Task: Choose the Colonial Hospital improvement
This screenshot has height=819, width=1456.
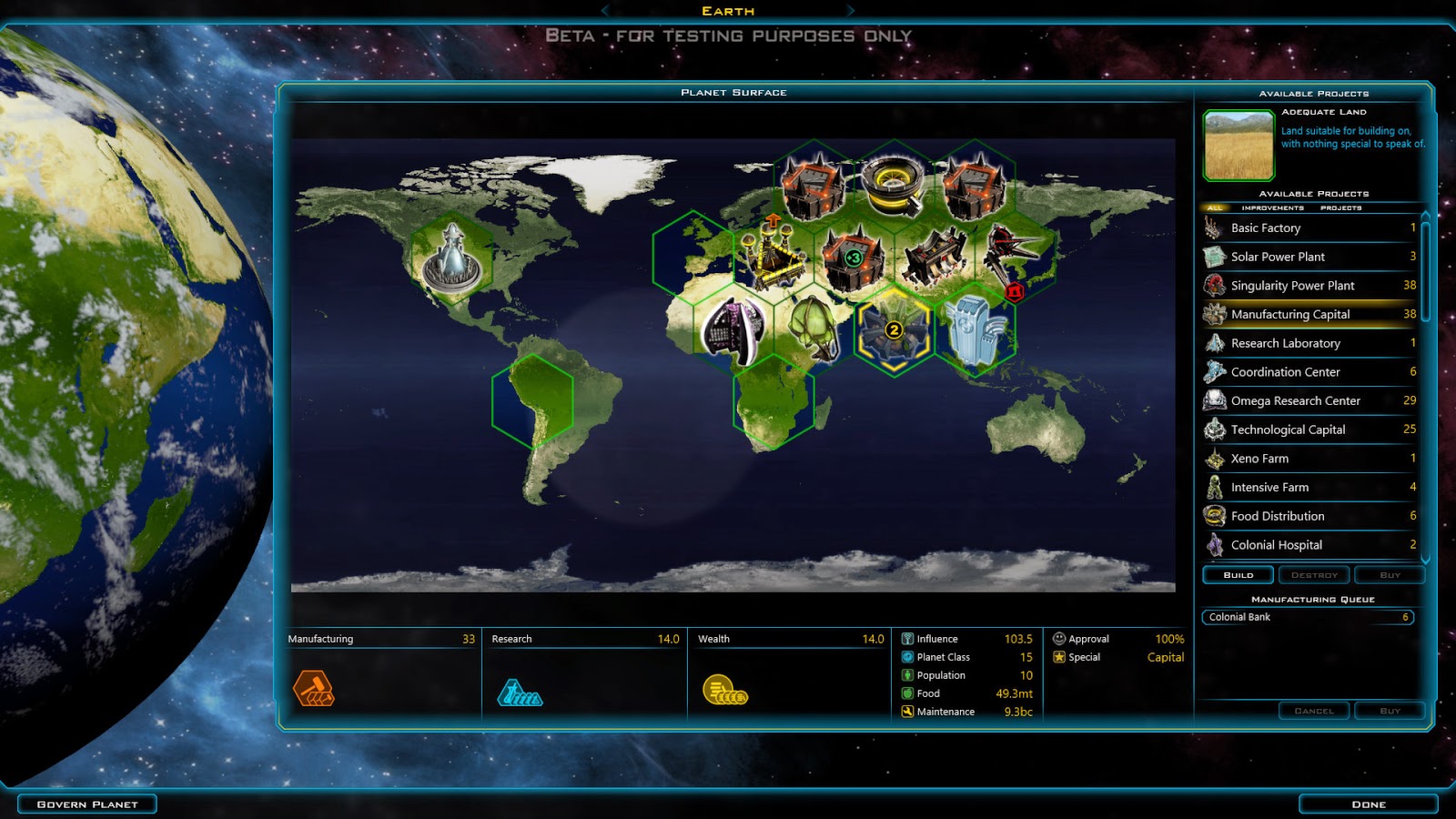Action: [1310, 545]
